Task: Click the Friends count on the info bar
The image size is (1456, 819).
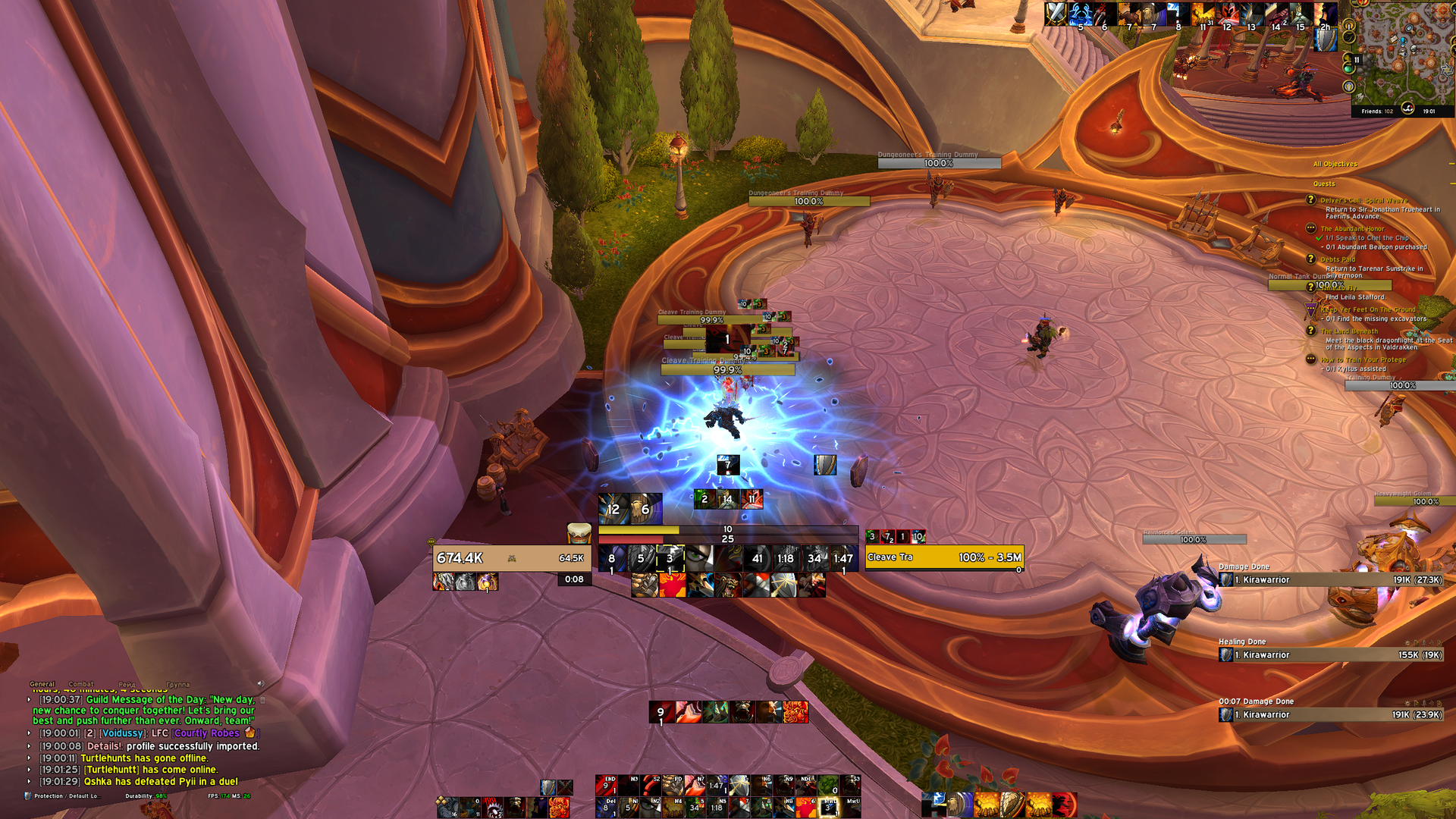Action: (x=1377, y=111)
